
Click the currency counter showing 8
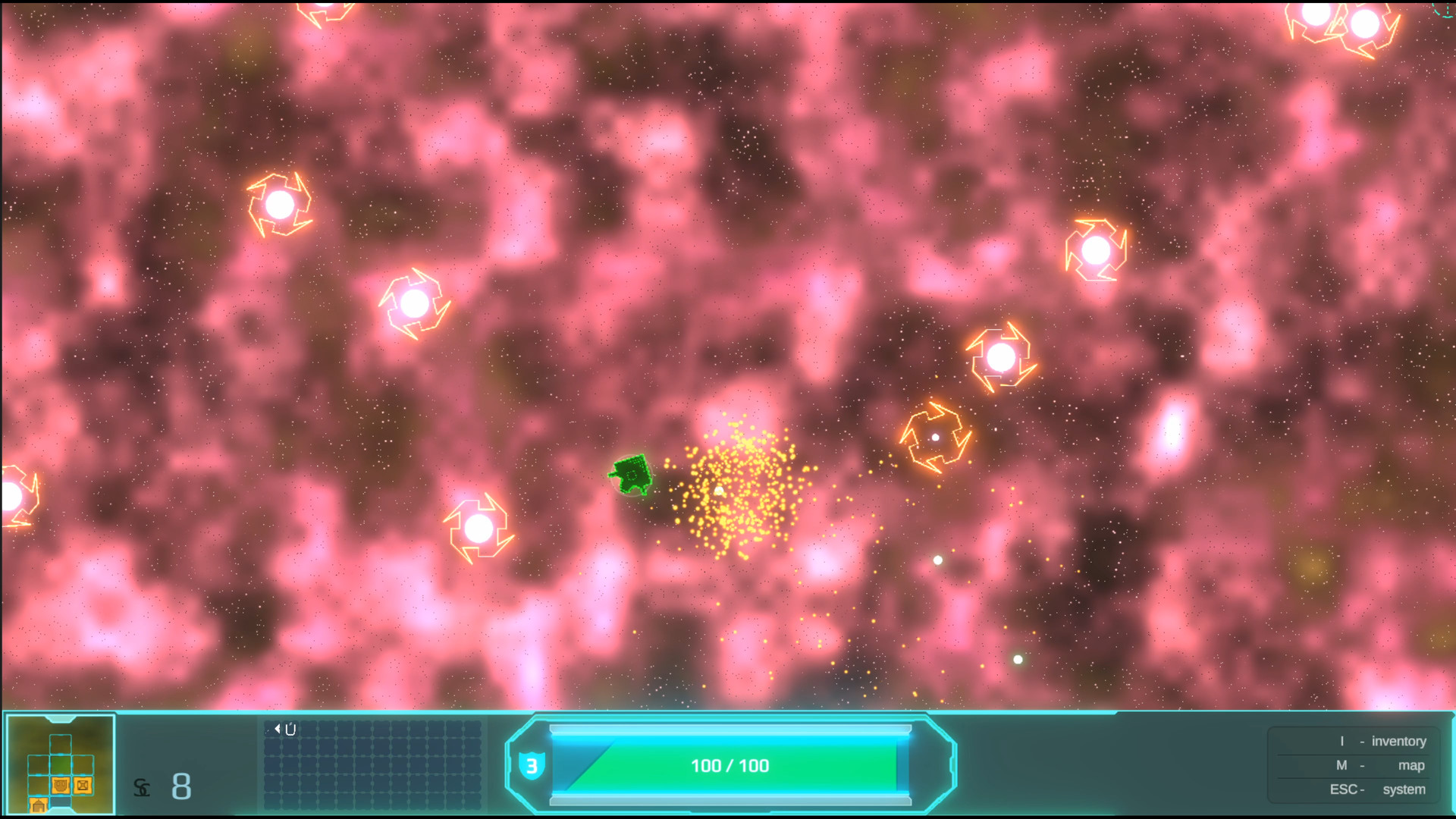point(181,787)
